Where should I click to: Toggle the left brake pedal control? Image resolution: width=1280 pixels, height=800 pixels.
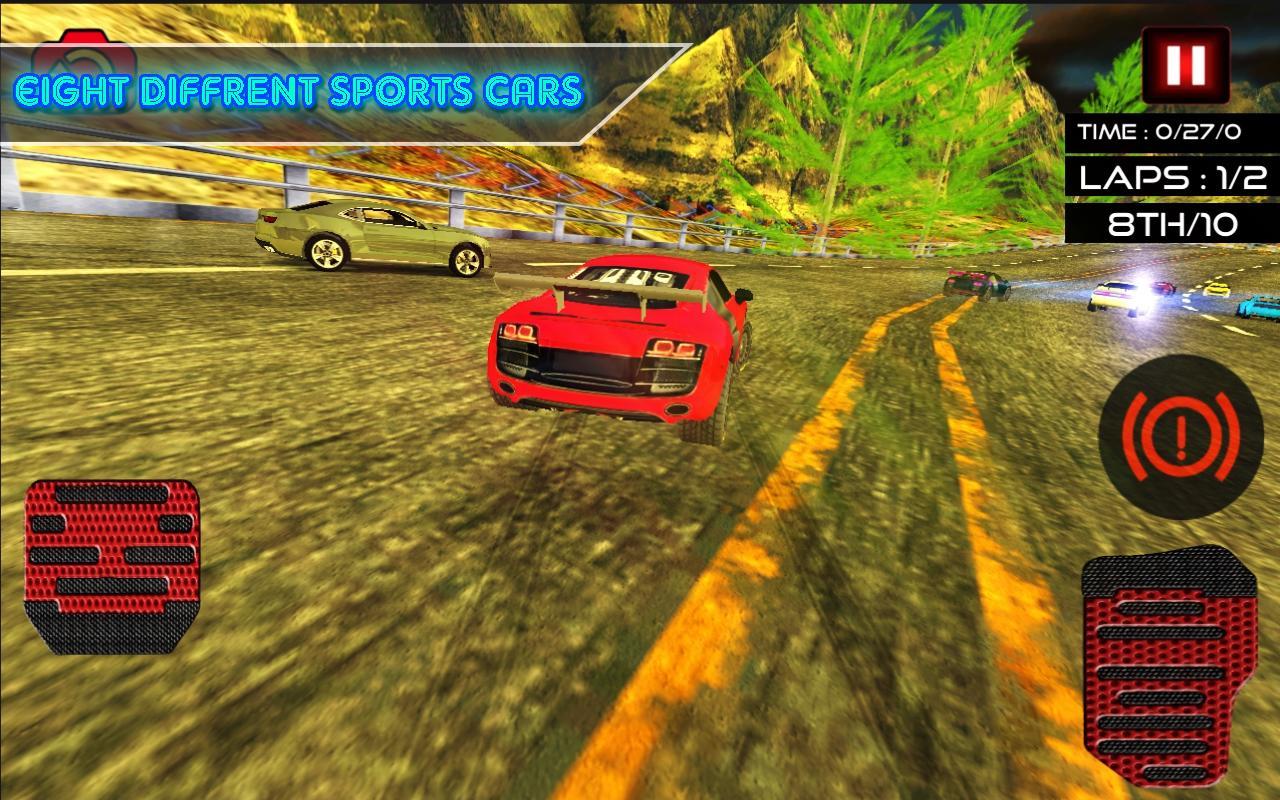113,565
